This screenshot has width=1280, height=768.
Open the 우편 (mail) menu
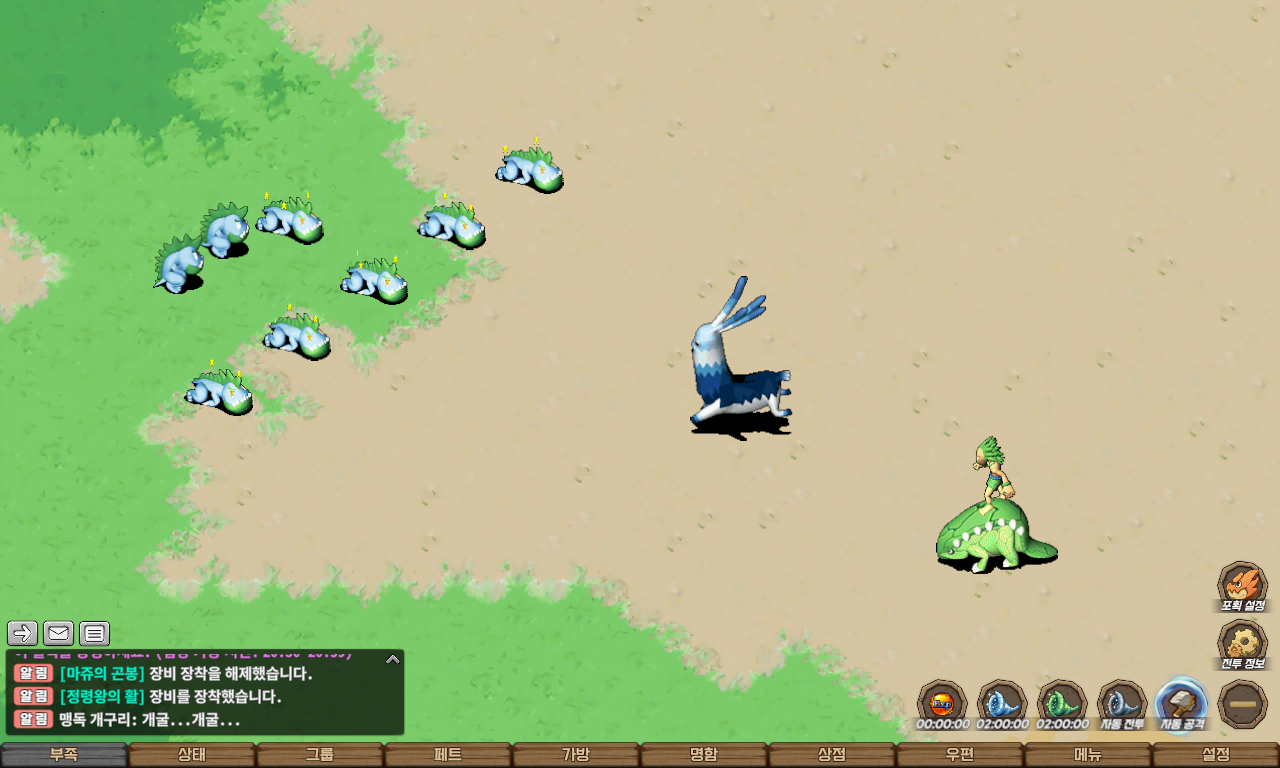(x=960, y=755)
